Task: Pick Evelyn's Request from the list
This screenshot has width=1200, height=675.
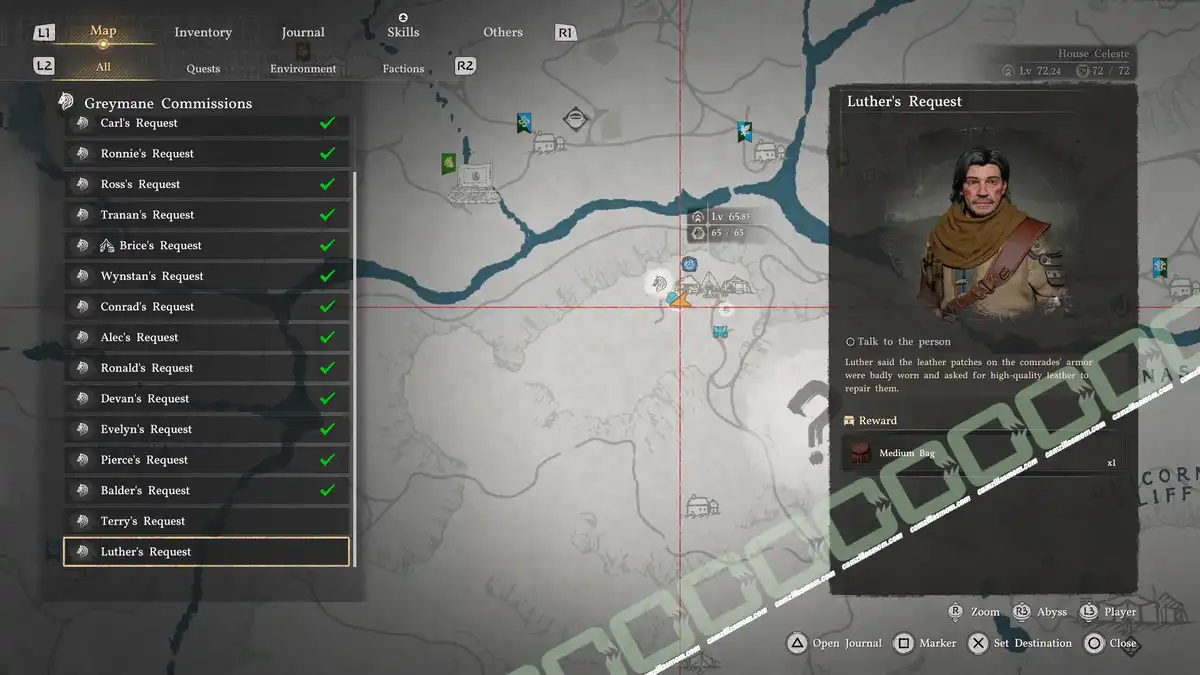Action: pyautogui.click(x=206, y=429)
